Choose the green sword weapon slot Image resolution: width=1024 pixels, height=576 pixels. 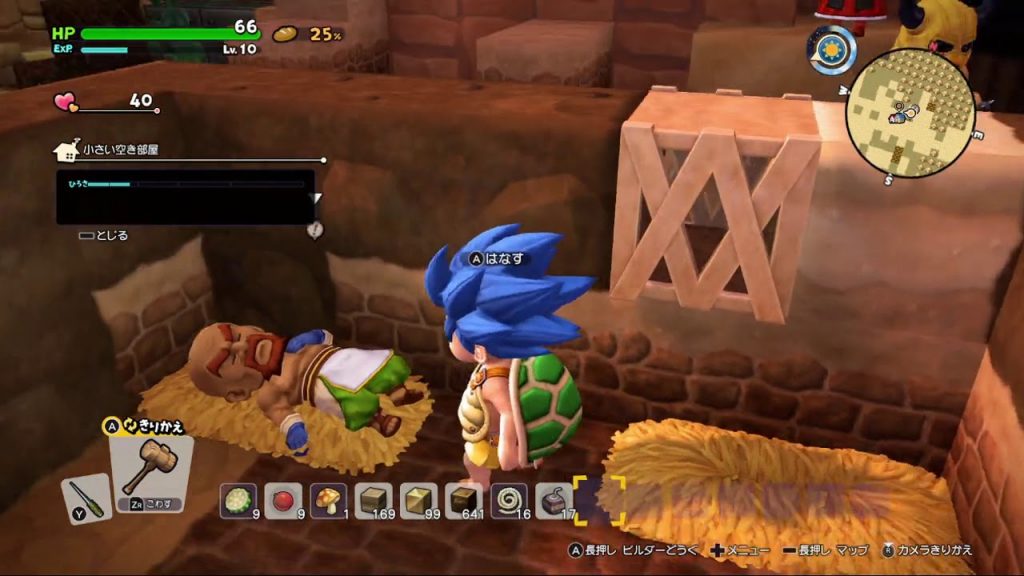[x=86, y=498]
